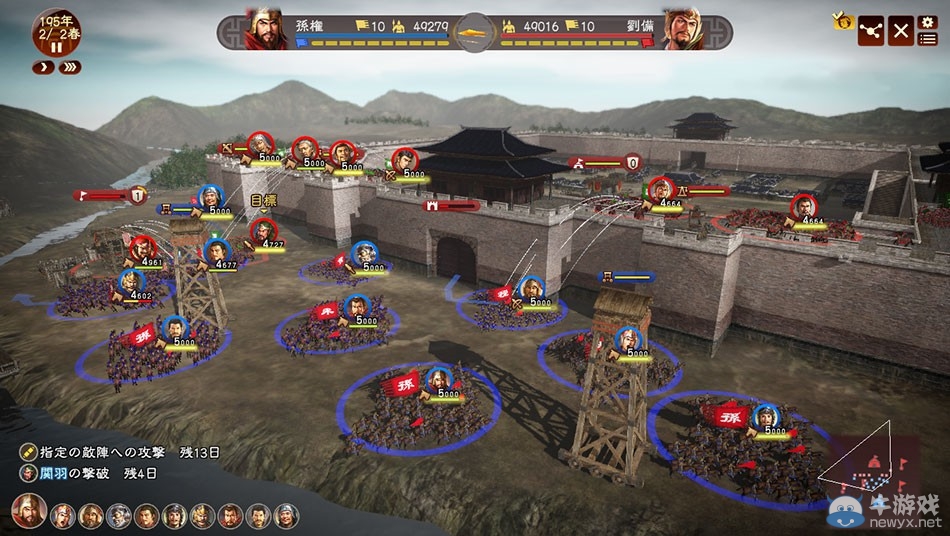The height and width of the screenshot is (536, 950).
Task: Open the gear settings button
Action: 927,22
